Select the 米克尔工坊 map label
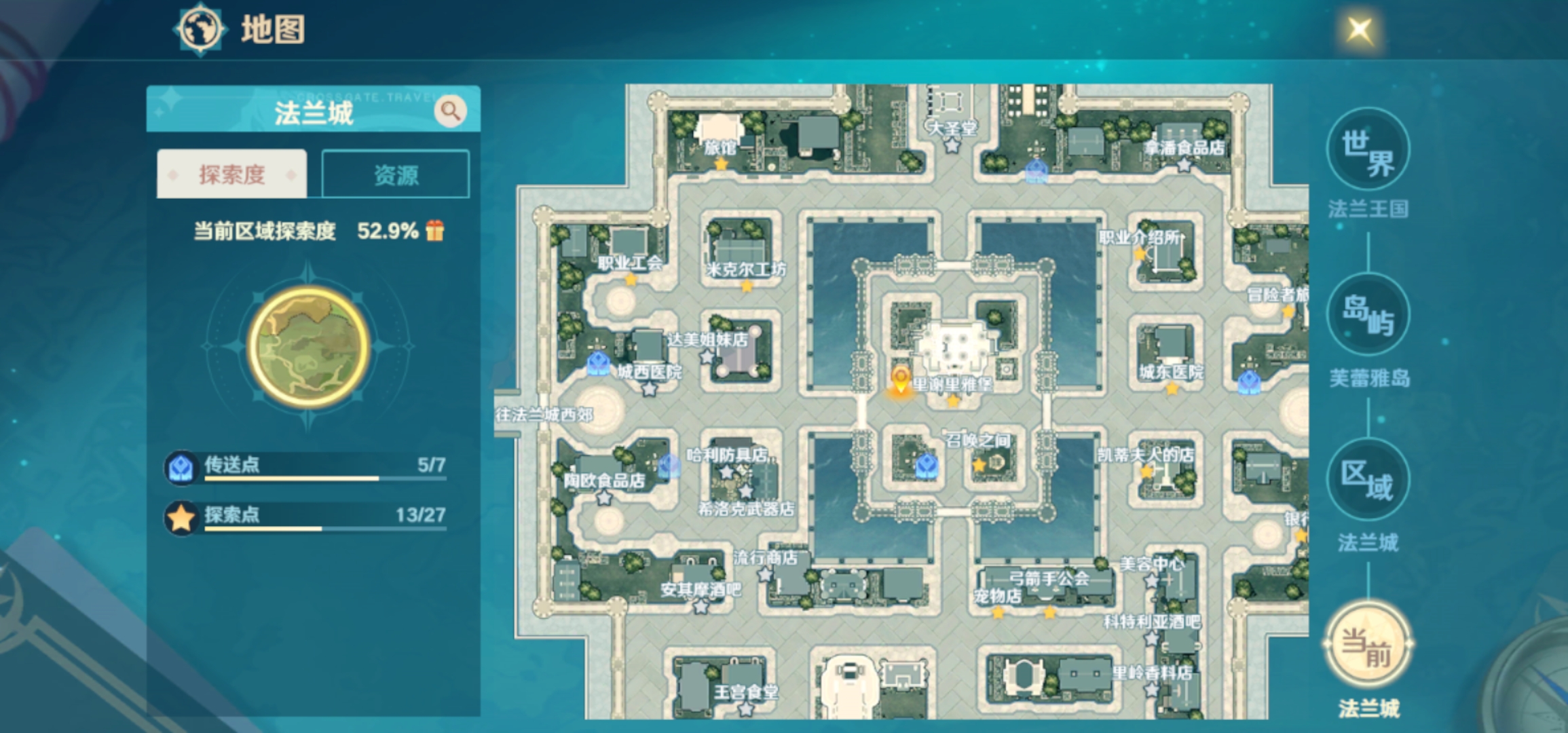The height and width of the screenshot is (733, 1568). coord(746,270)
